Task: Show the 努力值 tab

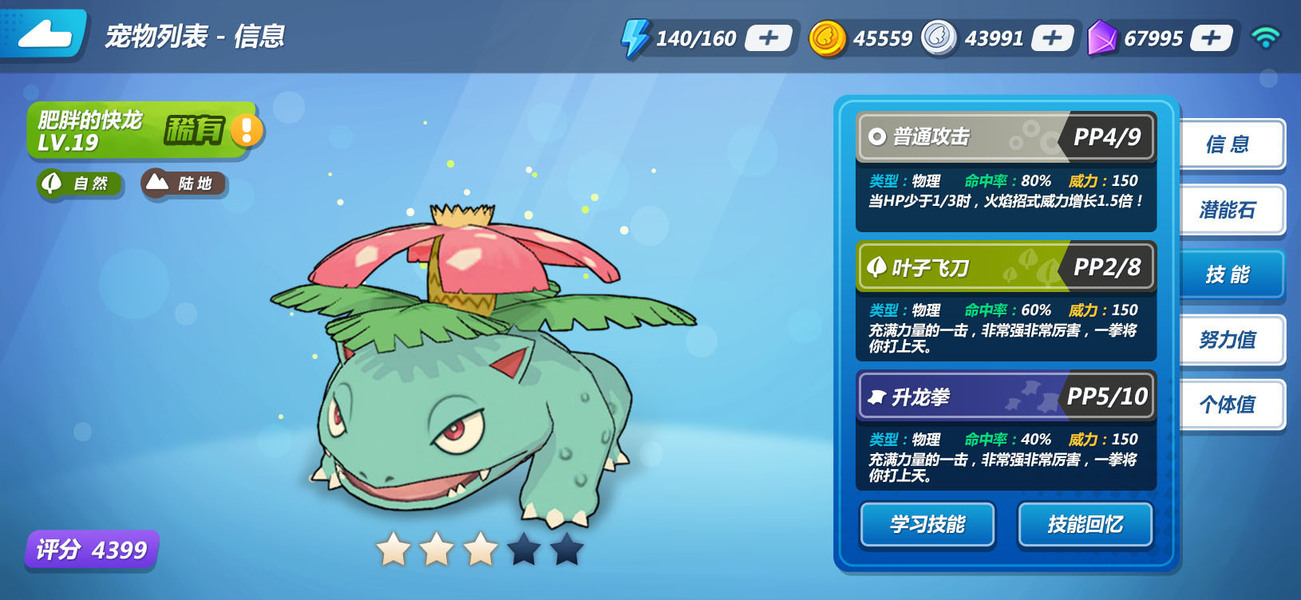Action: [x=1230, y=340]
